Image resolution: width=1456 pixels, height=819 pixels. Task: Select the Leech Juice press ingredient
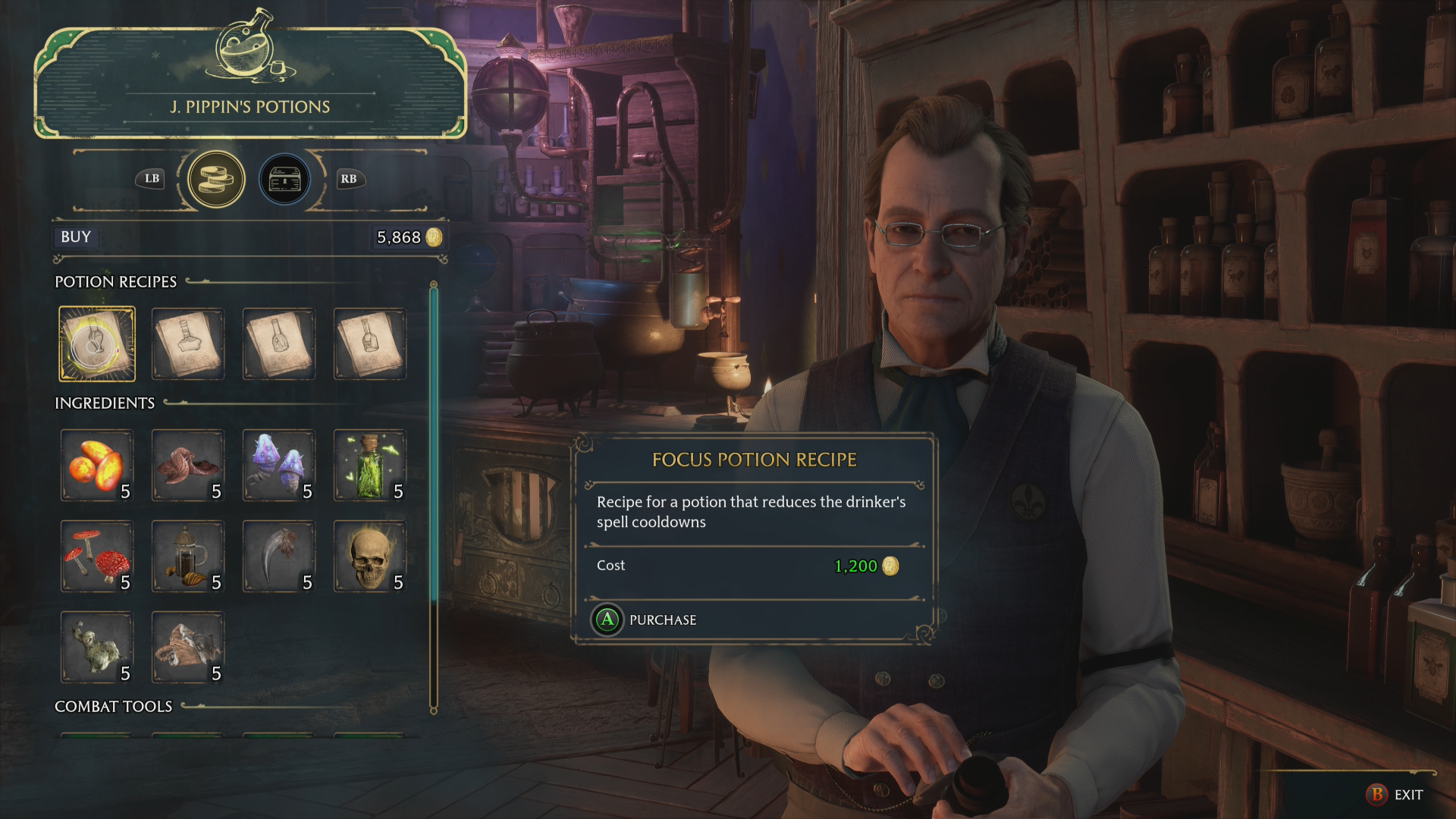point(188,556)
